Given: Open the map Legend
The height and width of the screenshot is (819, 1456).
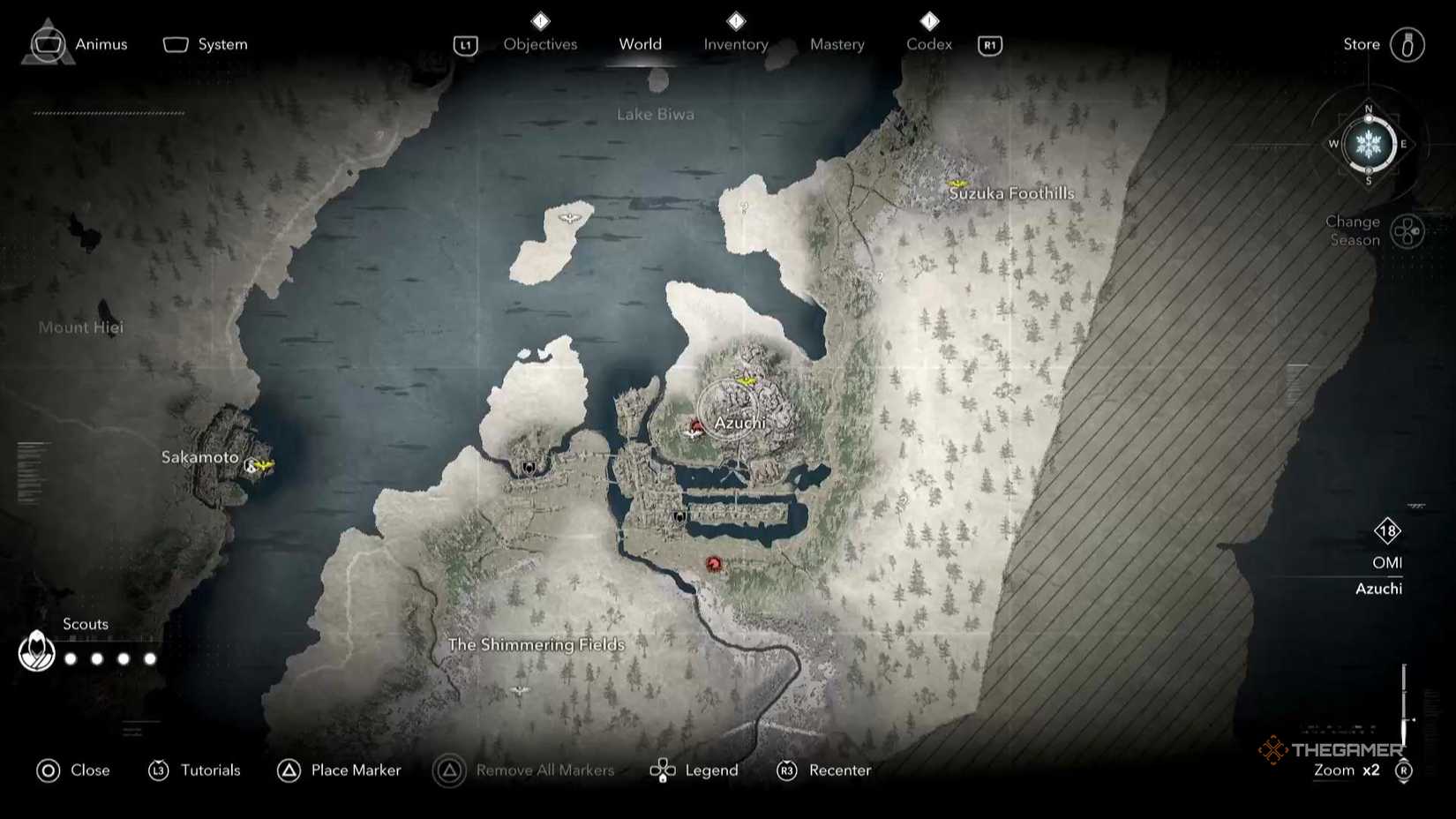Looking at the screenshot, I should [711, 770].
